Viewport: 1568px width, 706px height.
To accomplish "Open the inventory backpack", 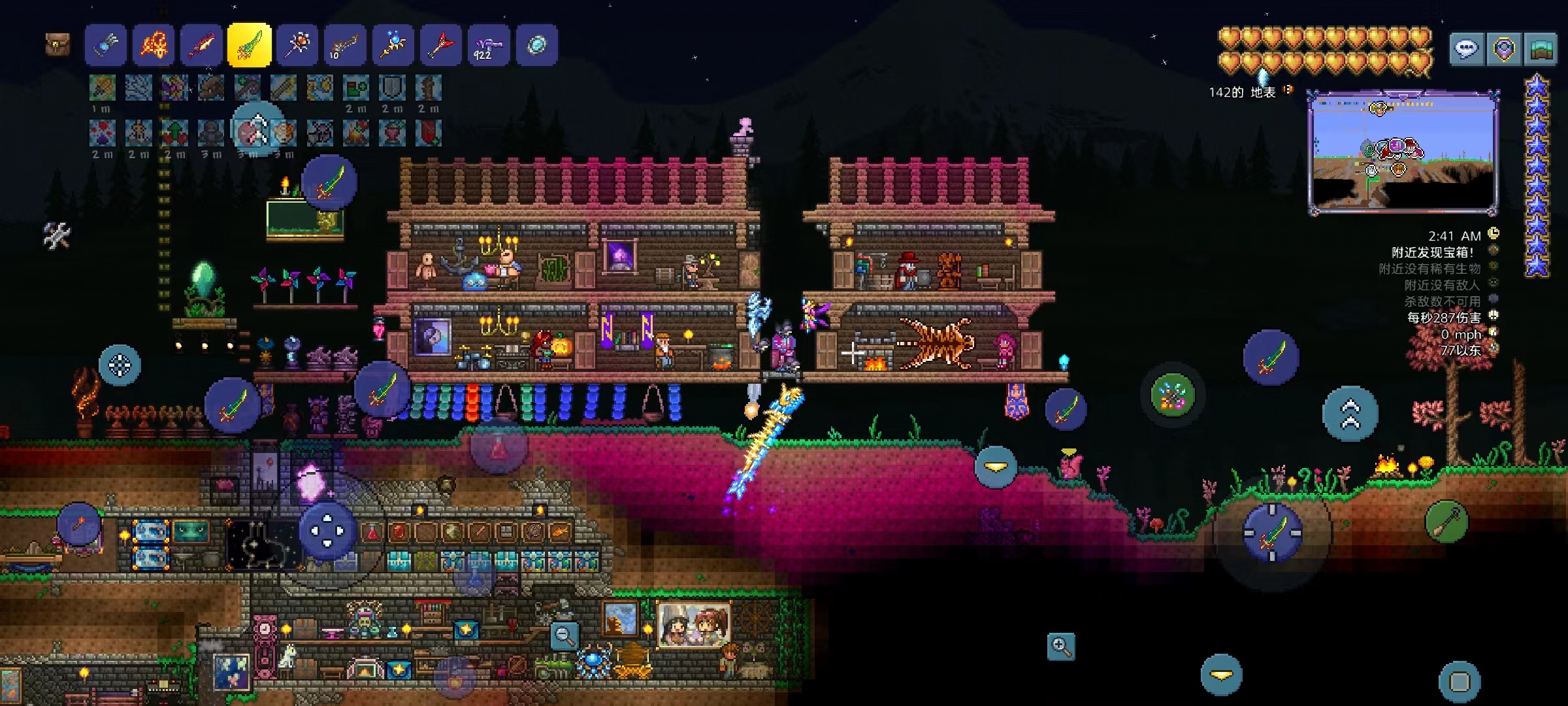I will pyautogui.click(x=57, y=45).
